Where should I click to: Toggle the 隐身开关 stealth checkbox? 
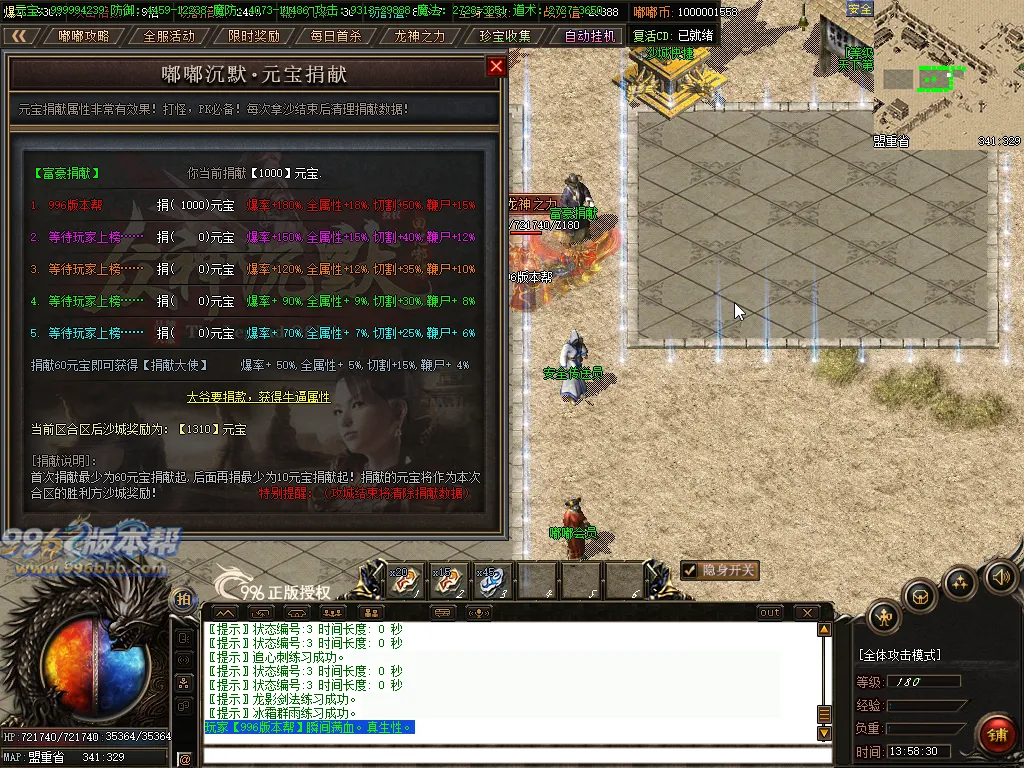[x=689, y=570]
